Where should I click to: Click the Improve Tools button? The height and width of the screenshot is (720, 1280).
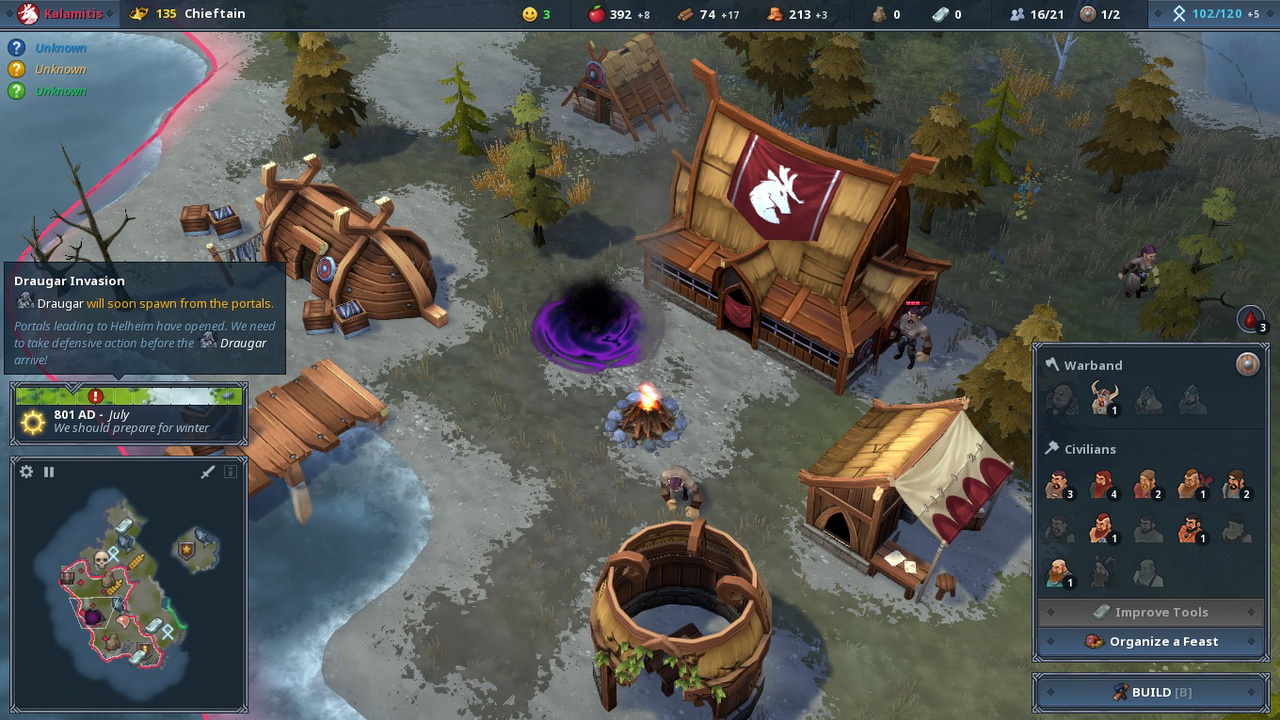click(x=1151, y=612)
